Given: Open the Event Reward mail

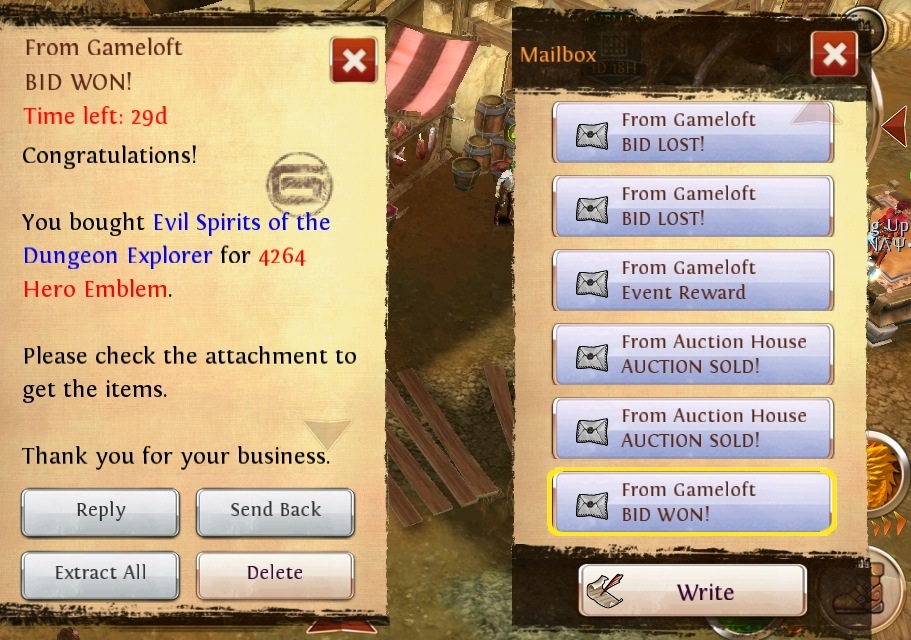Looking at the screenshot, I should click(x=693, y=280).
